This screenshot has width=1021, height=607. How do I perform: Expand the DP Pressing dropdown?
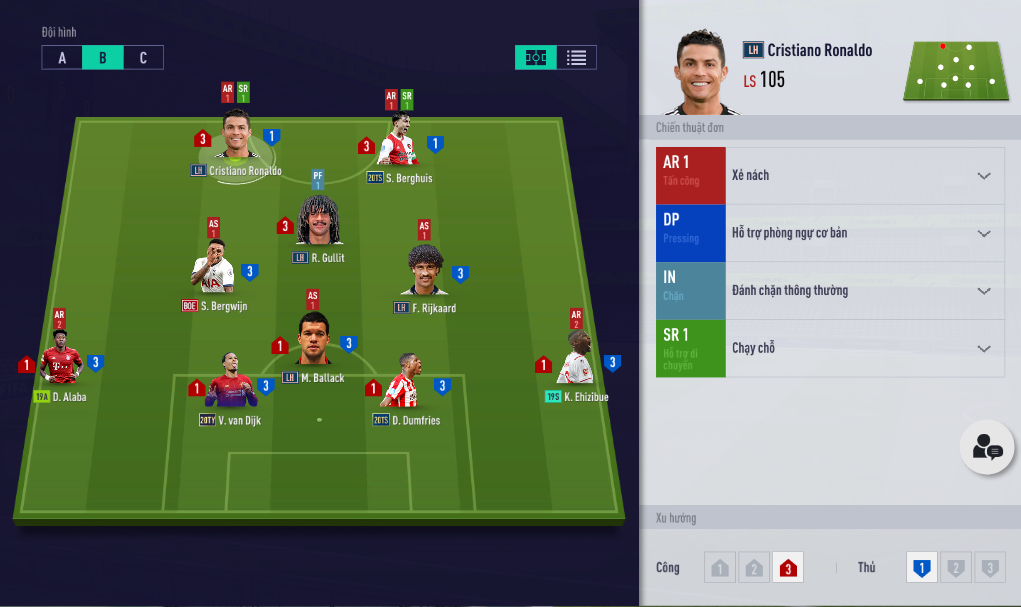(984, 234)
